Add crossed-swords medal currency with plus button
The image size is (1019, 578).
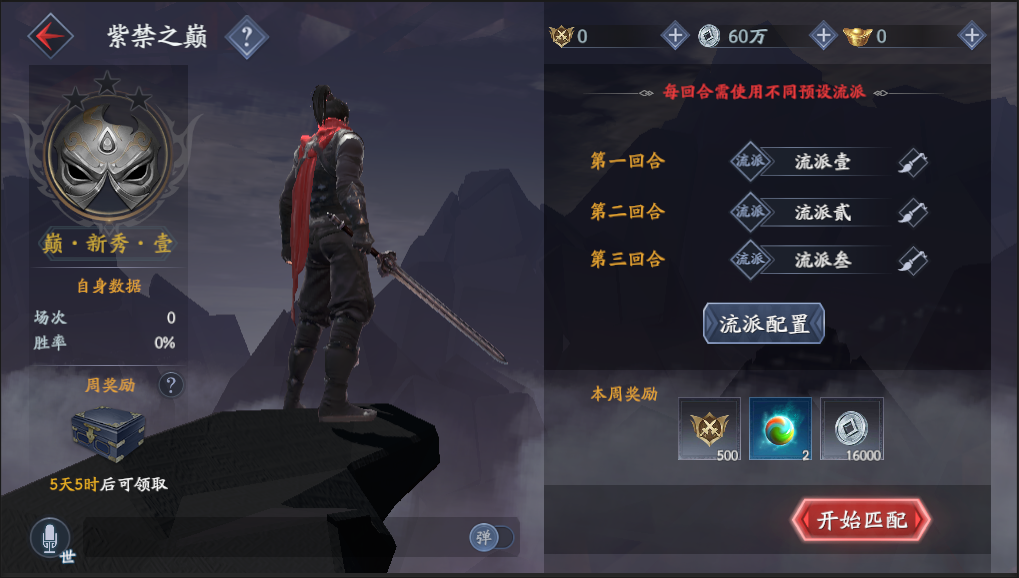tap(675, 36)
